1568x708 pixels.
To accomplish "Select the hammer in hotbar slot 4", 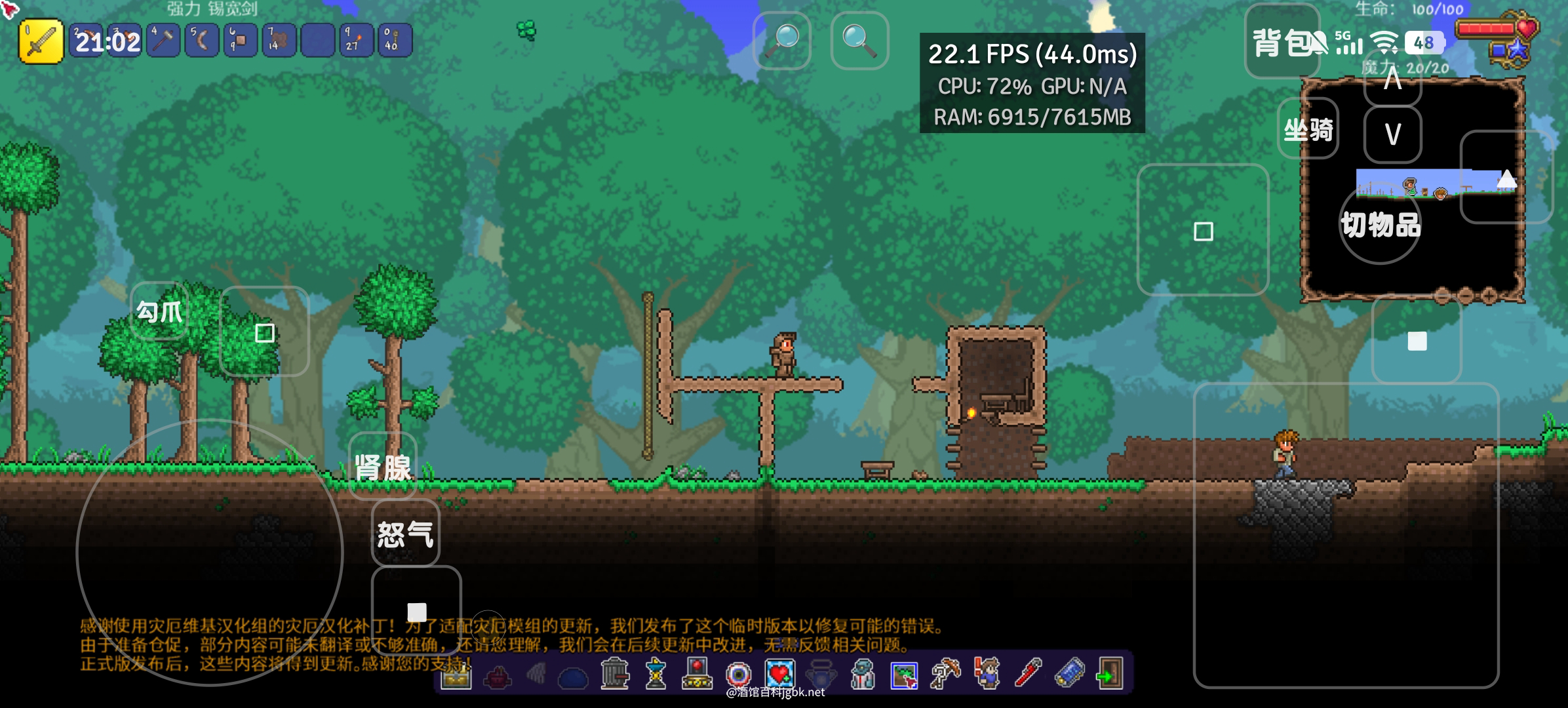I will coord(163,41).
